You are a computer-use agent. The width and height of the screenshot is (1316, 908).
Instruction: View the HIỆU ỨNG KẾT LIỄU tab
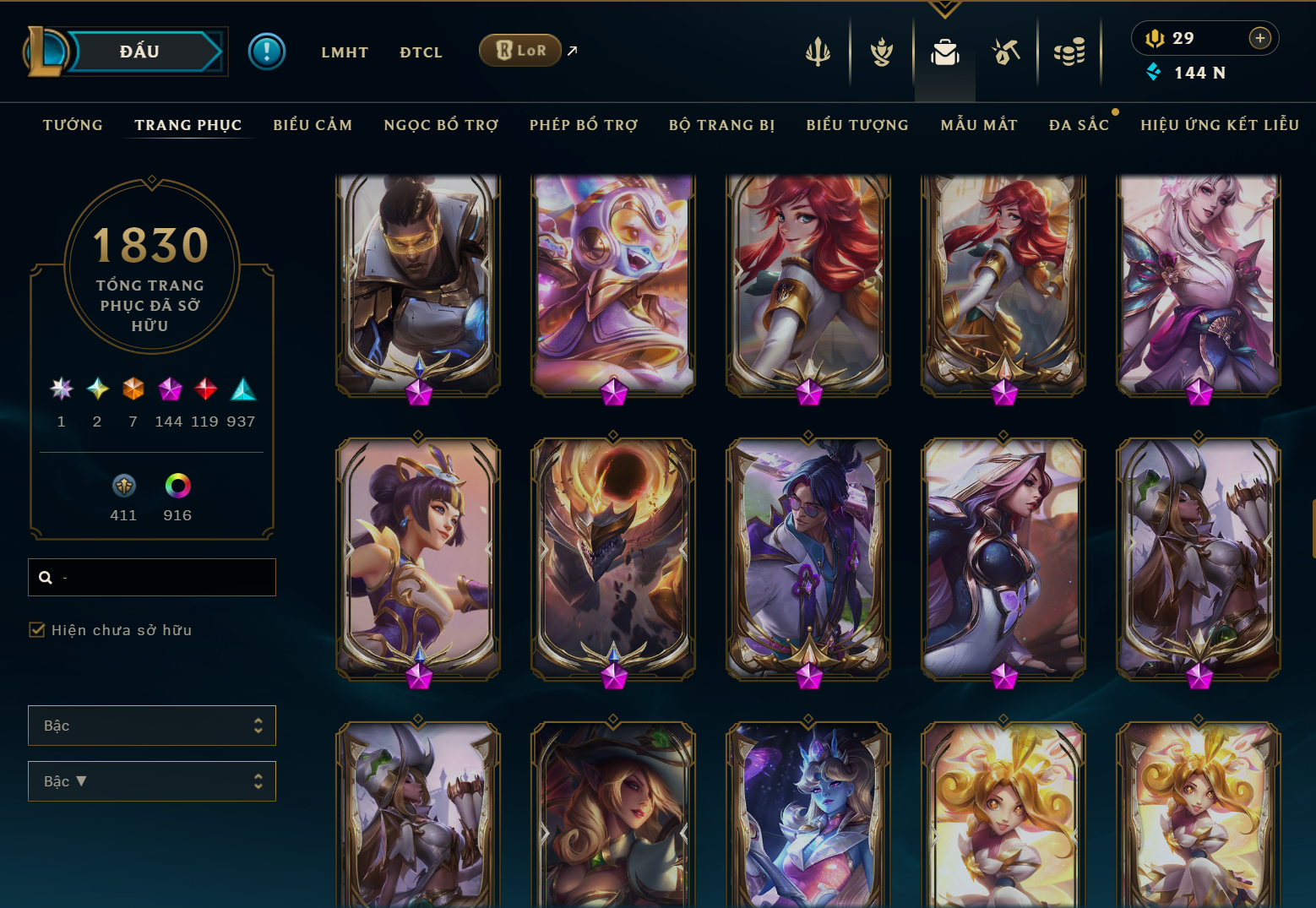click(x=1220, y=125)
